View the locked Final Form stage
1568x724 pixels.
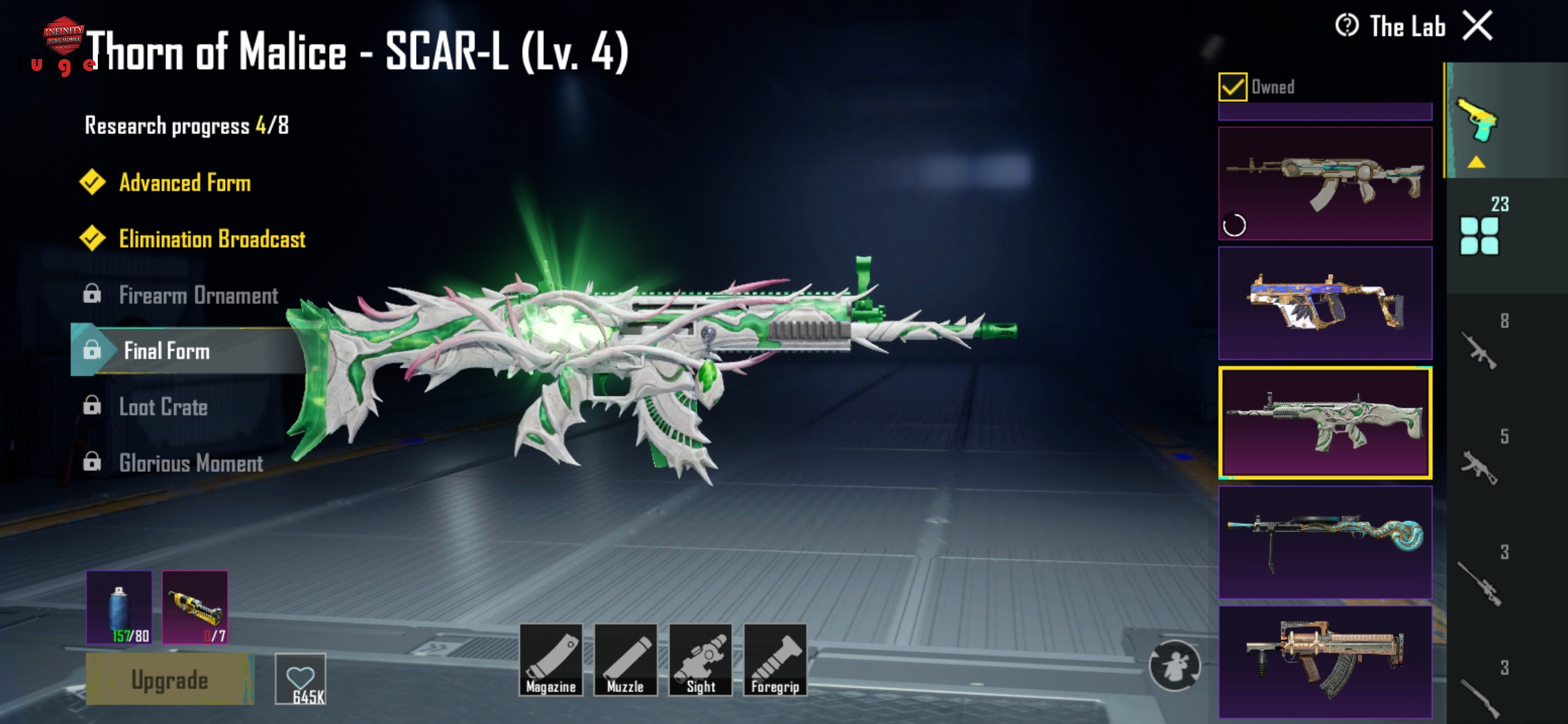(x=166, y=351)
